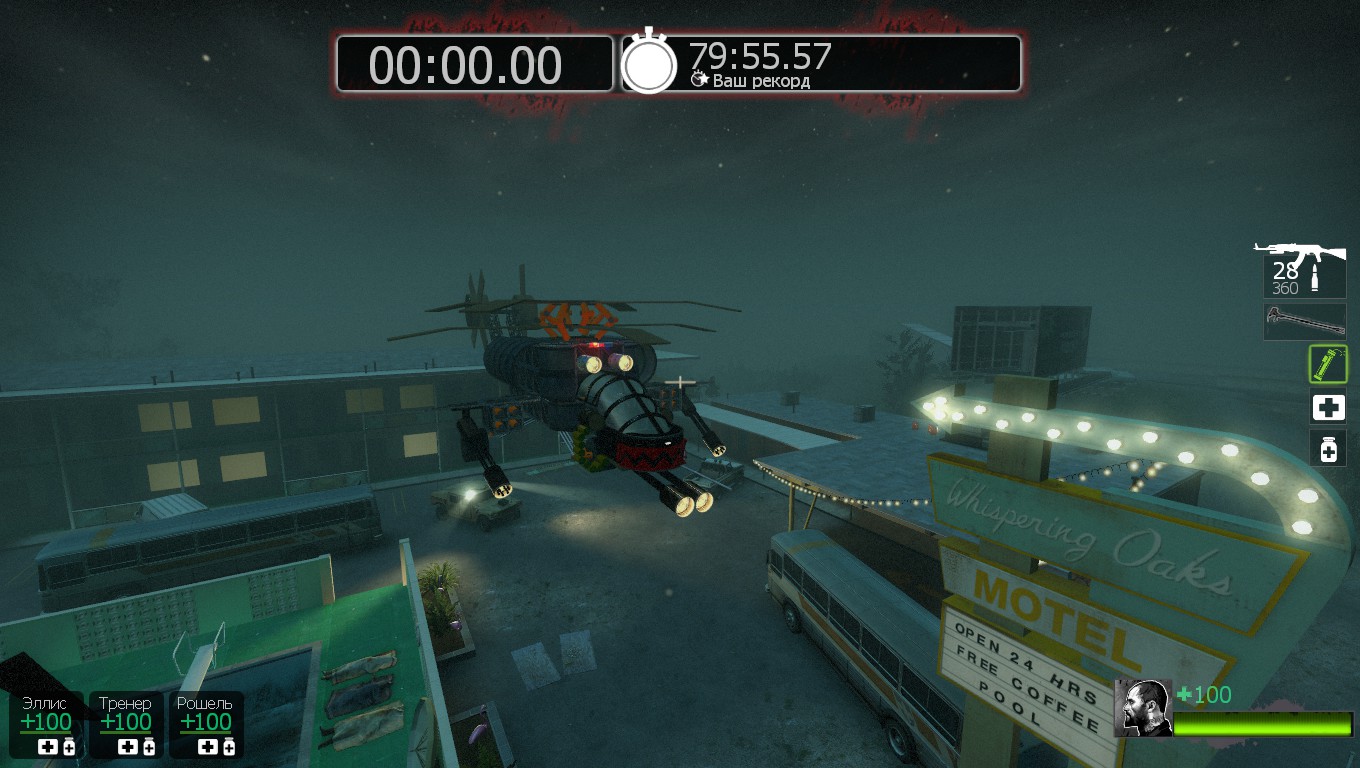Select the crowbar melee weapon slot
The height and width of the screenshot is (768, 1360).
pos(1304,322)
